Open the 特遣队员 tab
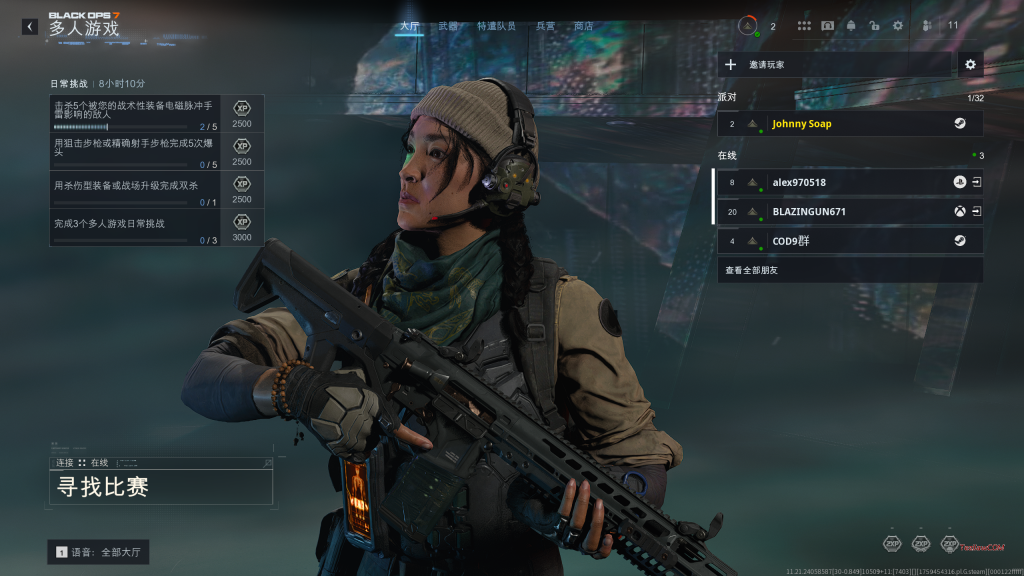This screenshot has height=576, width=1024. pos(497,26)
